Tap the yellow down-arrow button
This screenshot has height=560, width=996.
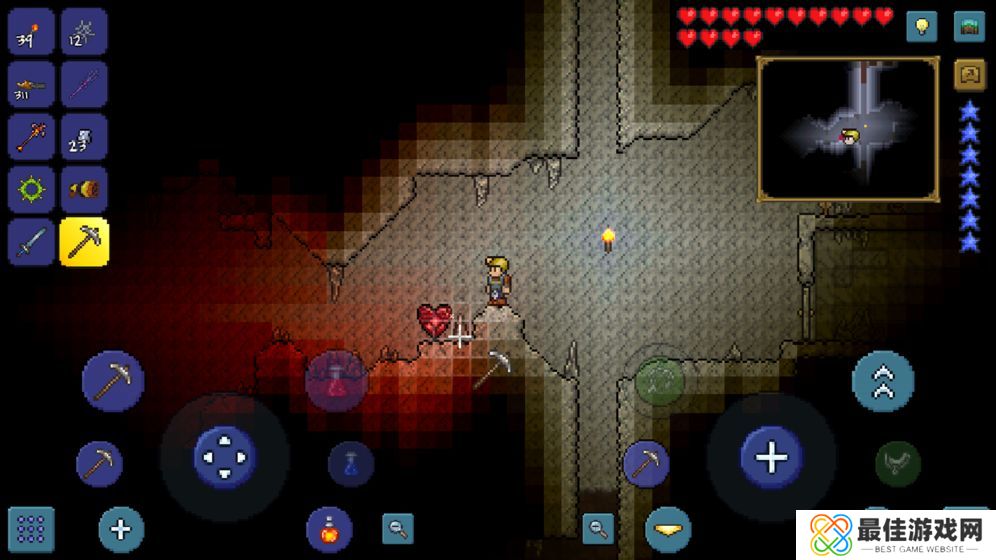click(667, 528)
